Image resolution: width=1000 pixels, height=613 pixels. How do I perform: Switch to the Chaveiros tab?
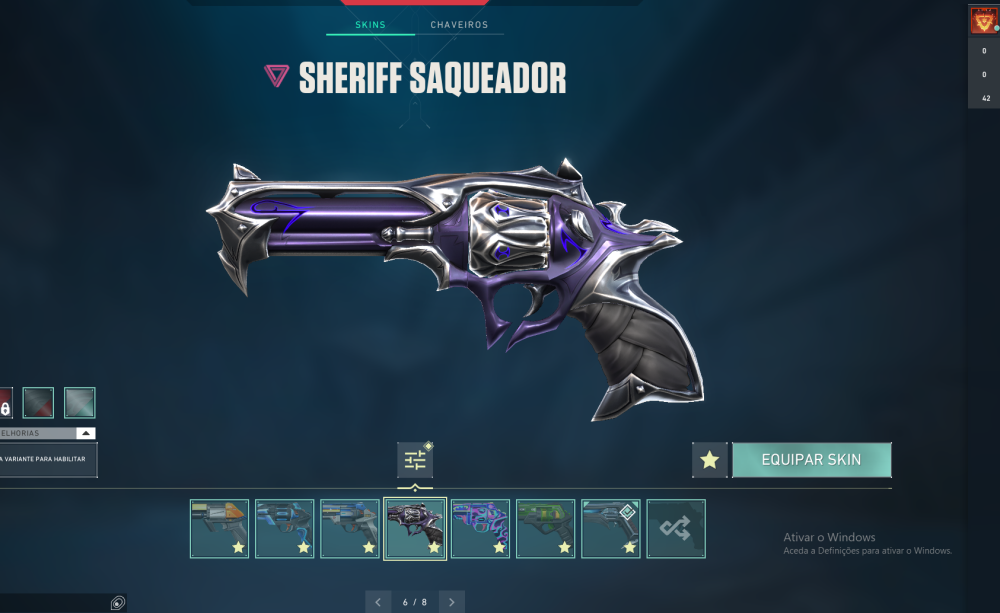point(459,24)
